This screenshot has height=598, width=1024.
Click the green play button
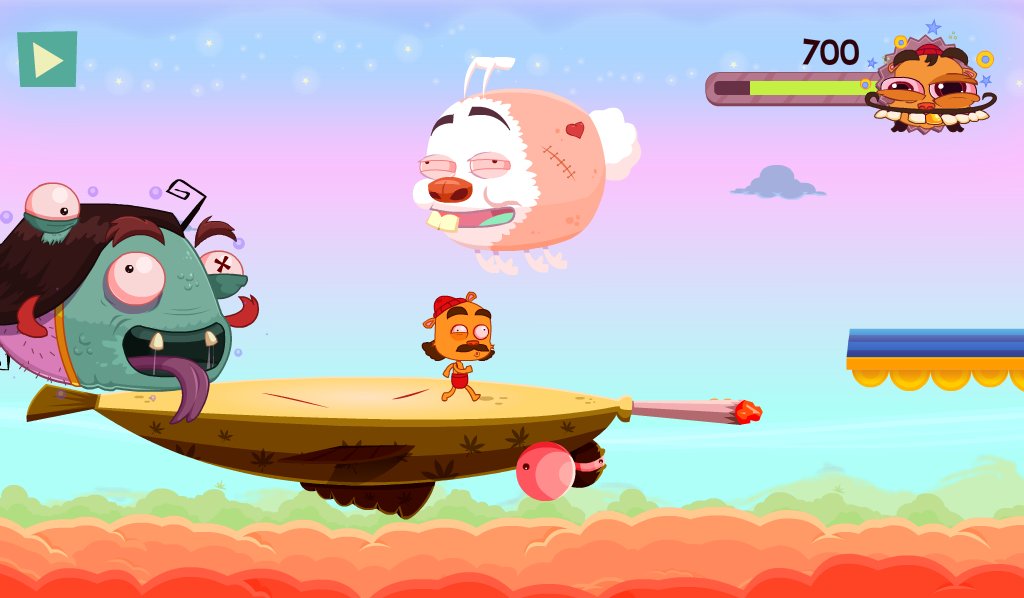pyautogui.click(x=47, y=60)
